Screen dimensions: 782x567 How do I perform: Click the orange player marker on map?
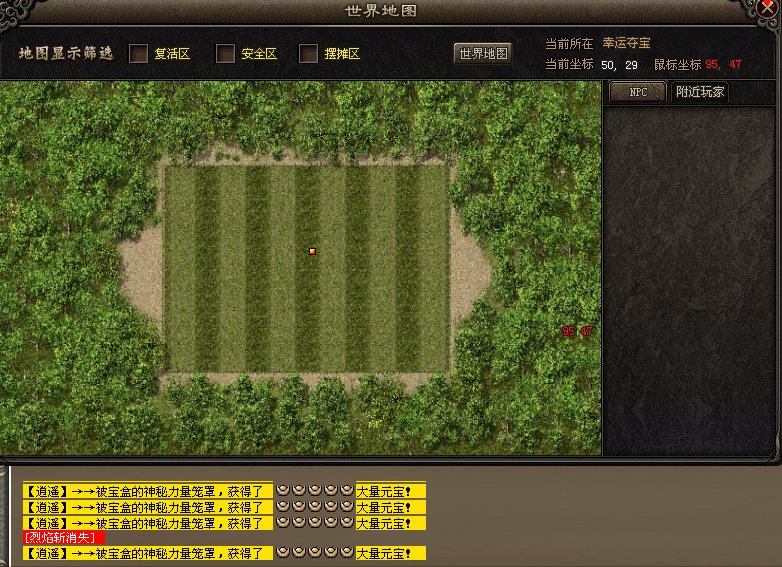(312, 251)
